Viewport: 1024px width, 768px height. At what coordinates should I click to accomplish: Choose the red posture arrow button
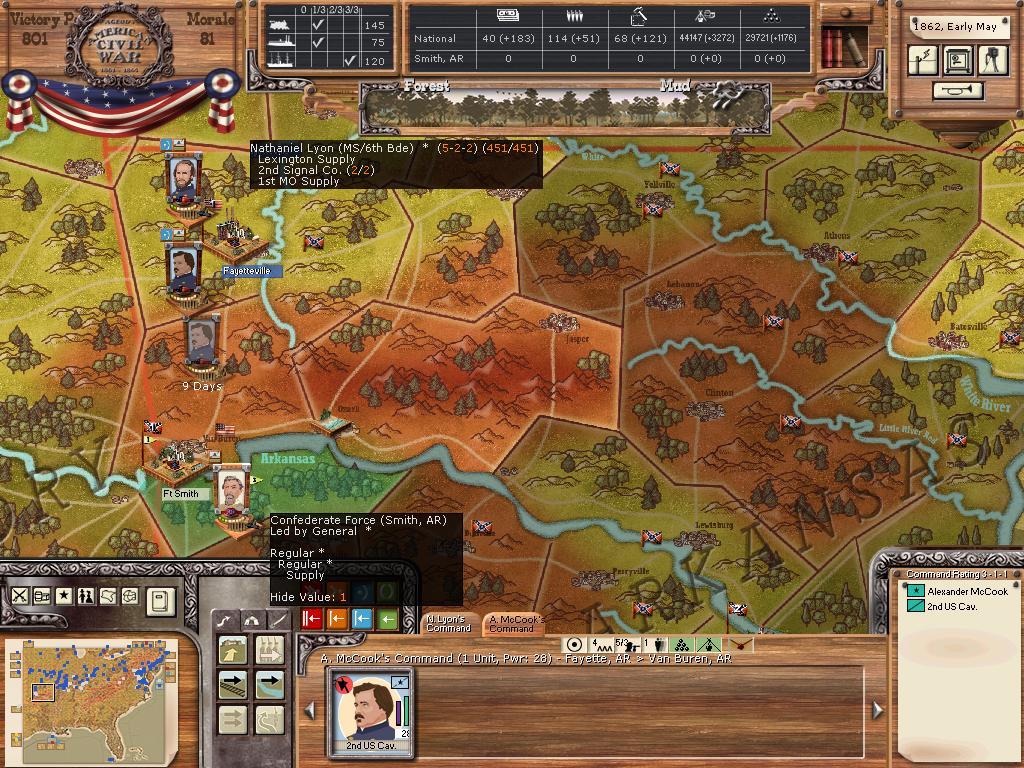311,619
